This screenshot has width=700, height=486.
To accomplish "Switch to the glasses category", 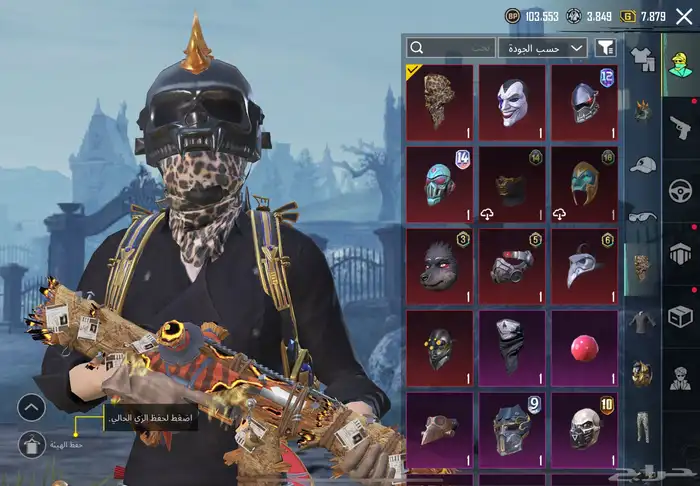I will pyautogui.click(x=643, y=216).
